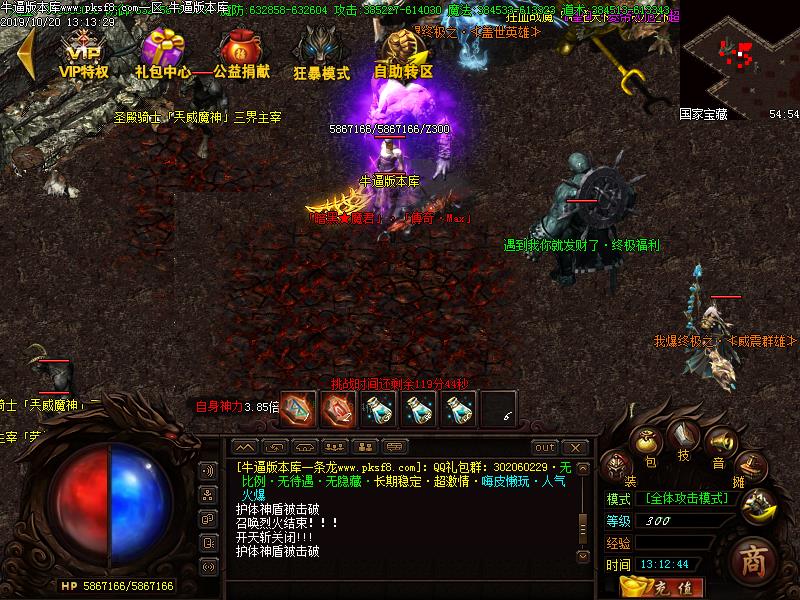Open the VIP特权 privileges menu
The image size is (800, 600).
(84, 54)
